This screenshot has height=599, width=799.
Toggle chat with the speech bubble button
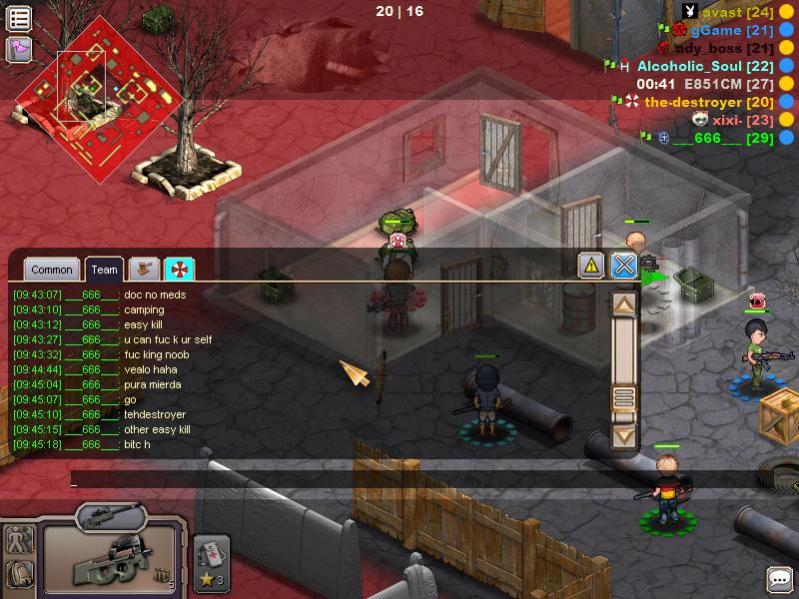tap(780, 579)
